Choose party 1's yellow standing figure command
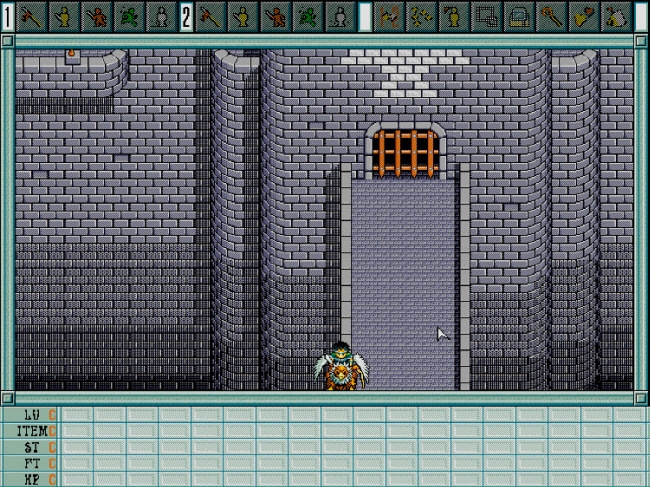The image size is (650, 487). [65, 15]
